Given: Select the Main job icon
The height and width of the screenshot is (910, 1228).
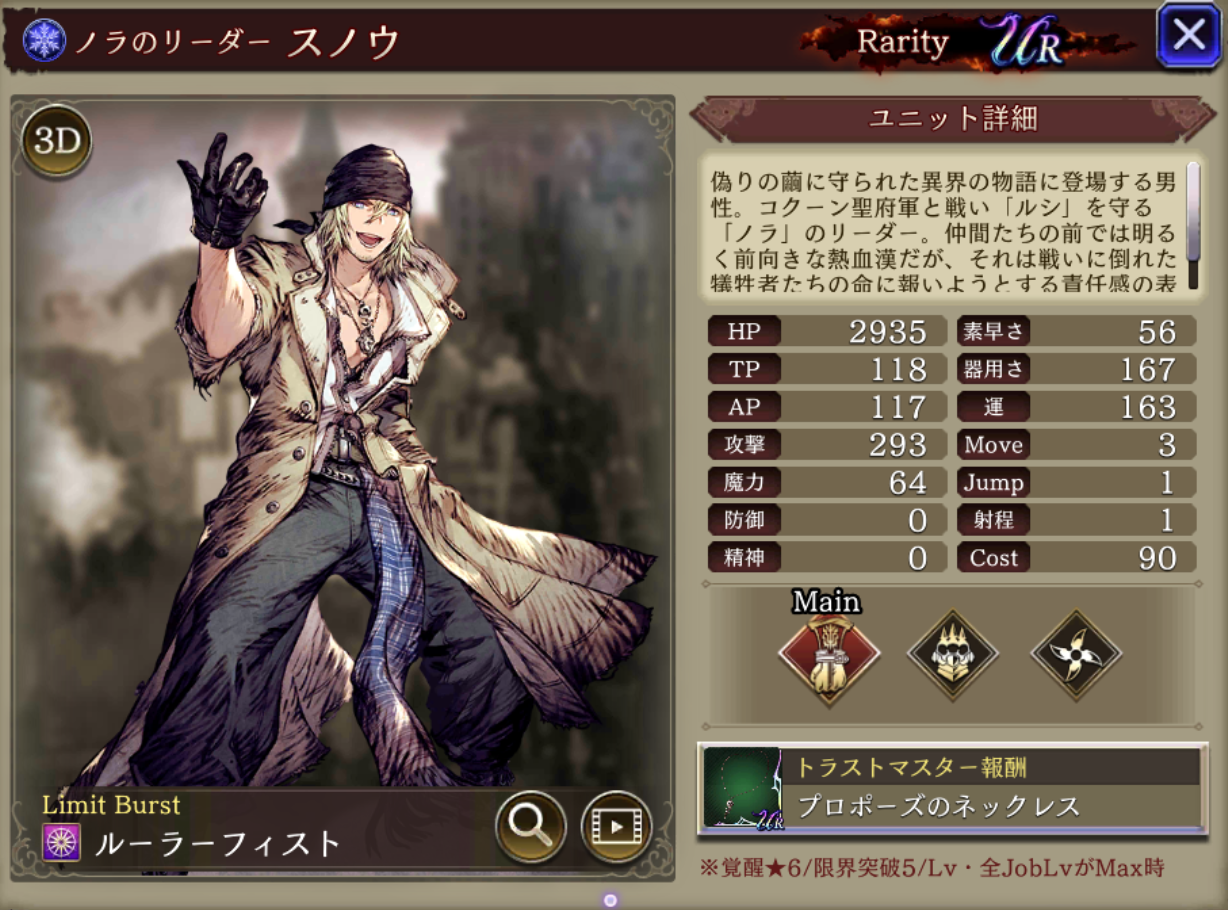Looking at the screenshot, I should 829,655.
